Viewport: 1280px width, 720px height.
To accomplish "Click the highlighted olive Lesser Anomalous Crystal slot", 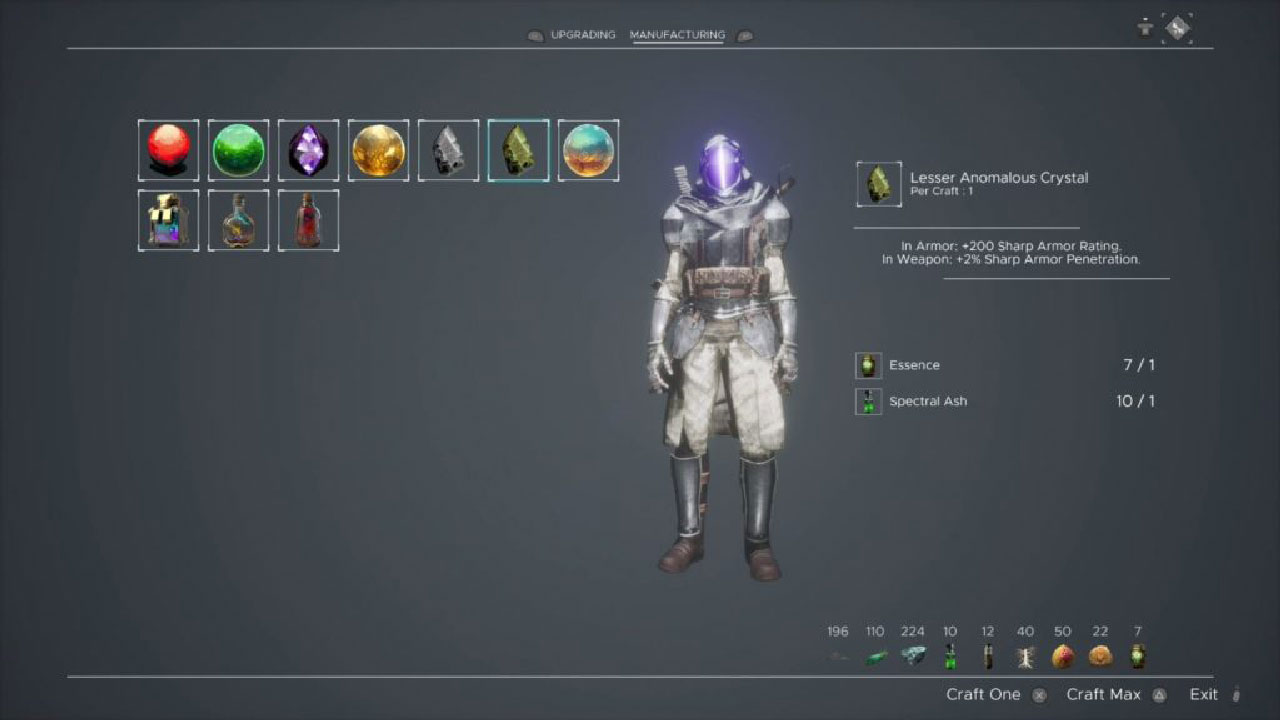I will [518, 150].
